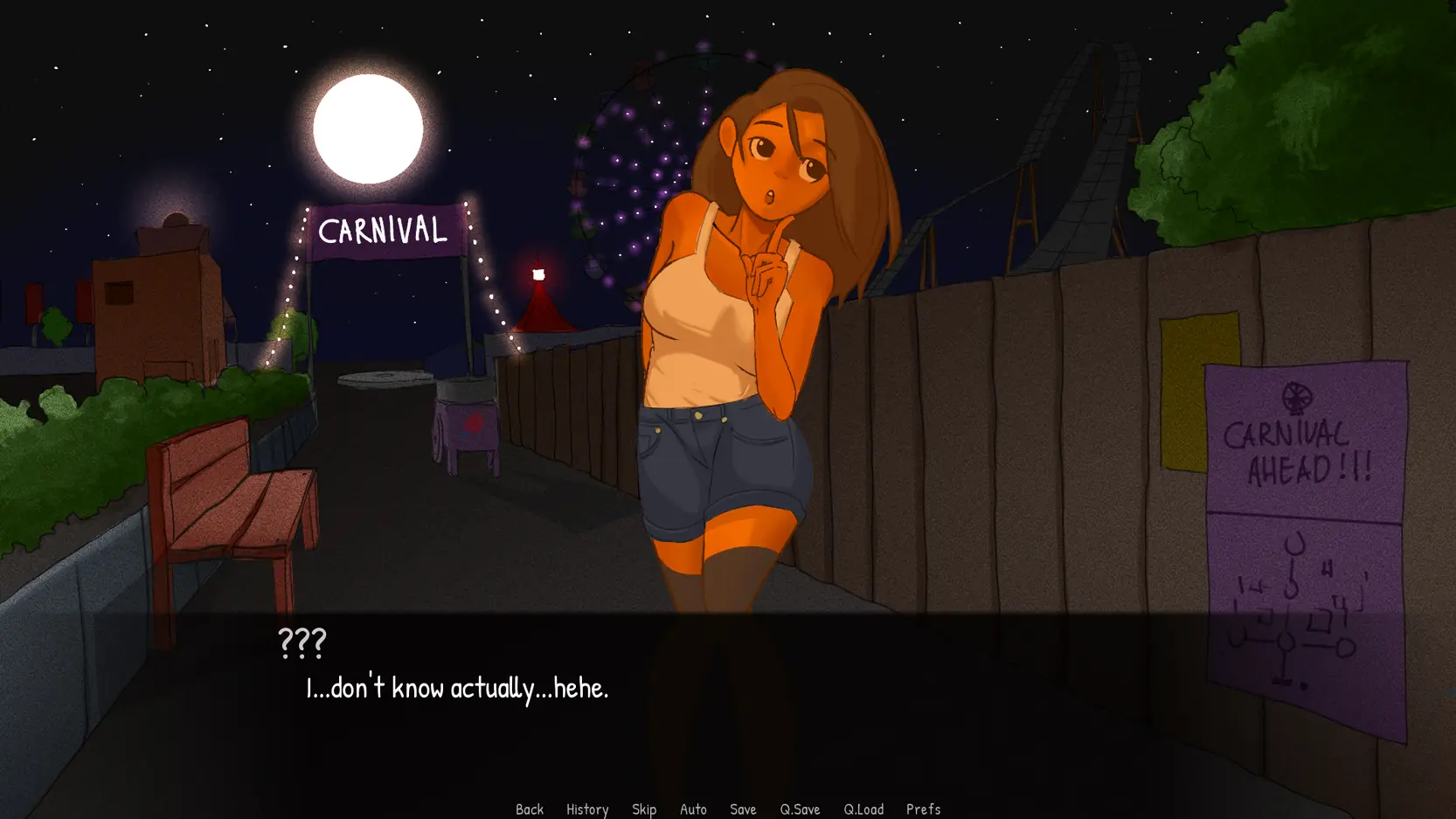
Task: Click Q.Load to quick load
Action: coord(863,809)
